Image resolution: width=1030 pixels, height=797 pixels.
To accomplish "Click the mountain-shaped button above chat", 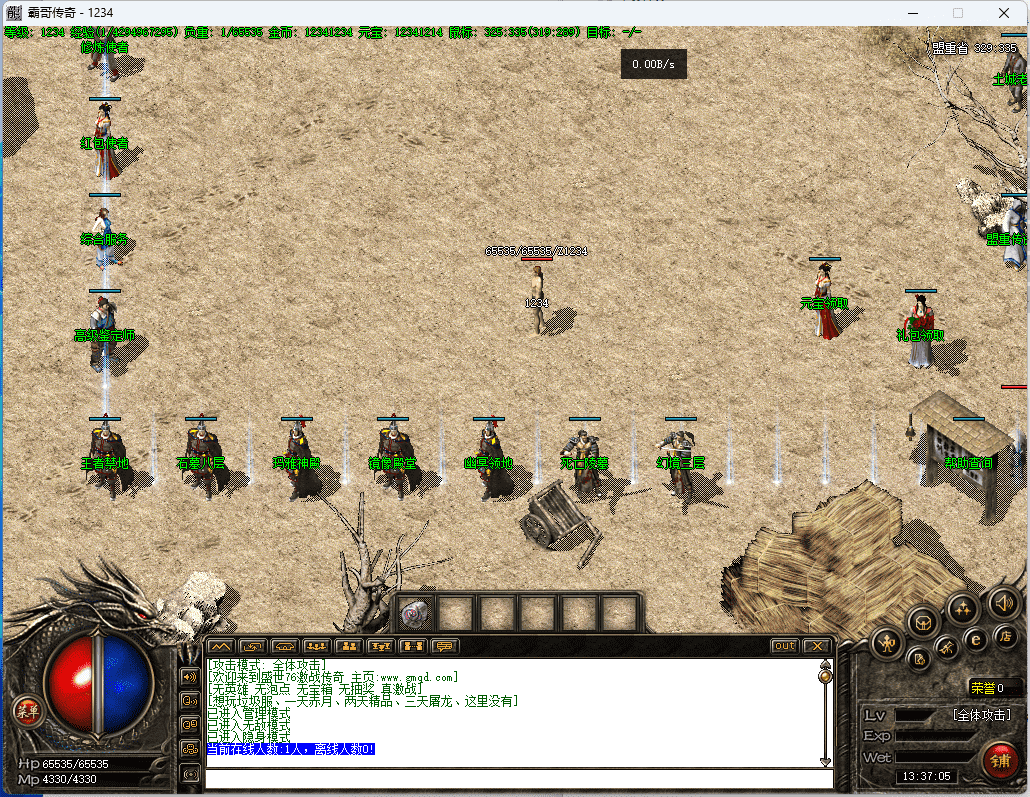I will click(x=220, y=646).
